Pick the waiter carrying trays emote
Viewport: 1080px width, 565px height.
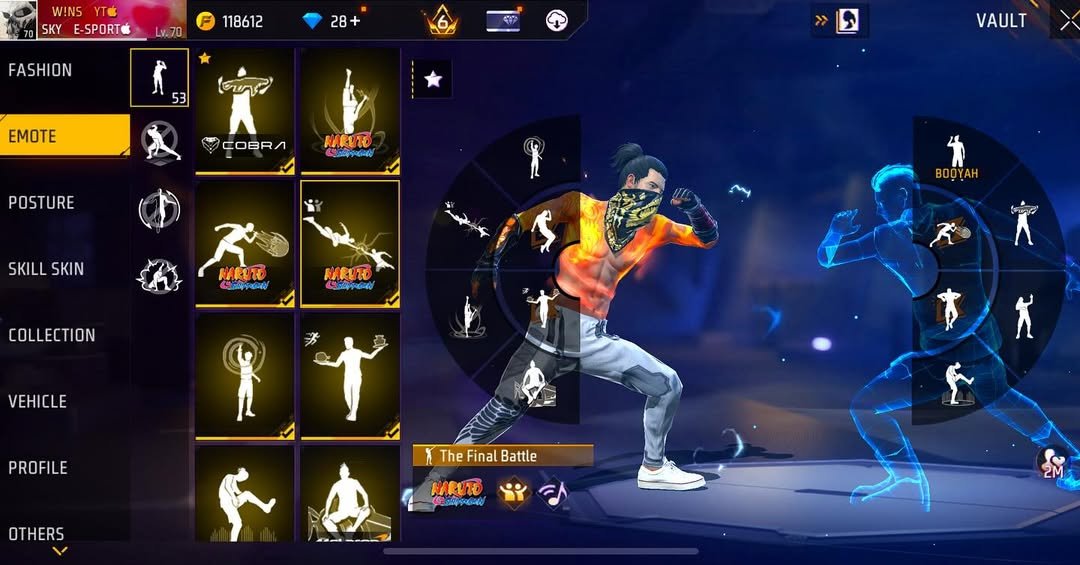(x=350, y=376)
